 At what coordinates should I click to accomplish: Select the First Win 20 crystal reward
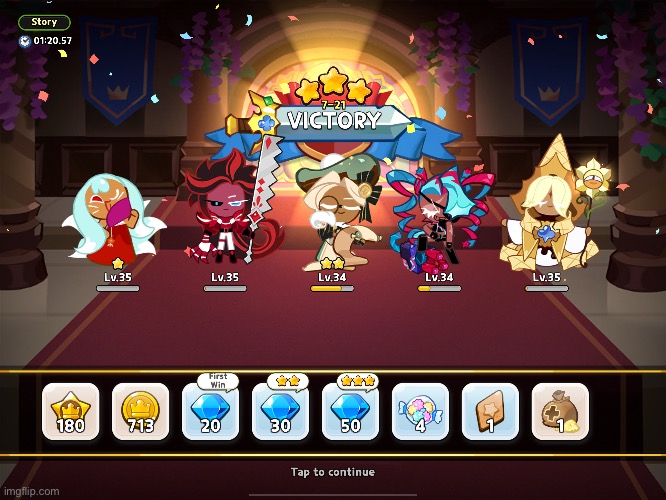click(210, 411)
